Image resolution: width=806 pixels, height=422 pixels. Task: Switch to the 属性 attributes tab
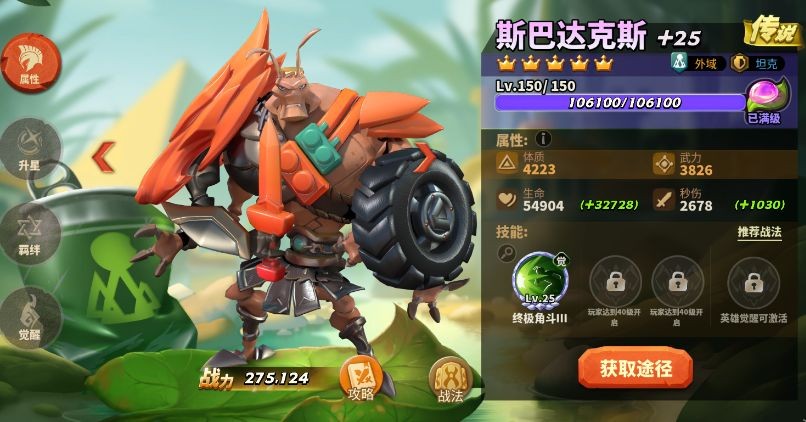pyautogui.click(x=29, y=62)
